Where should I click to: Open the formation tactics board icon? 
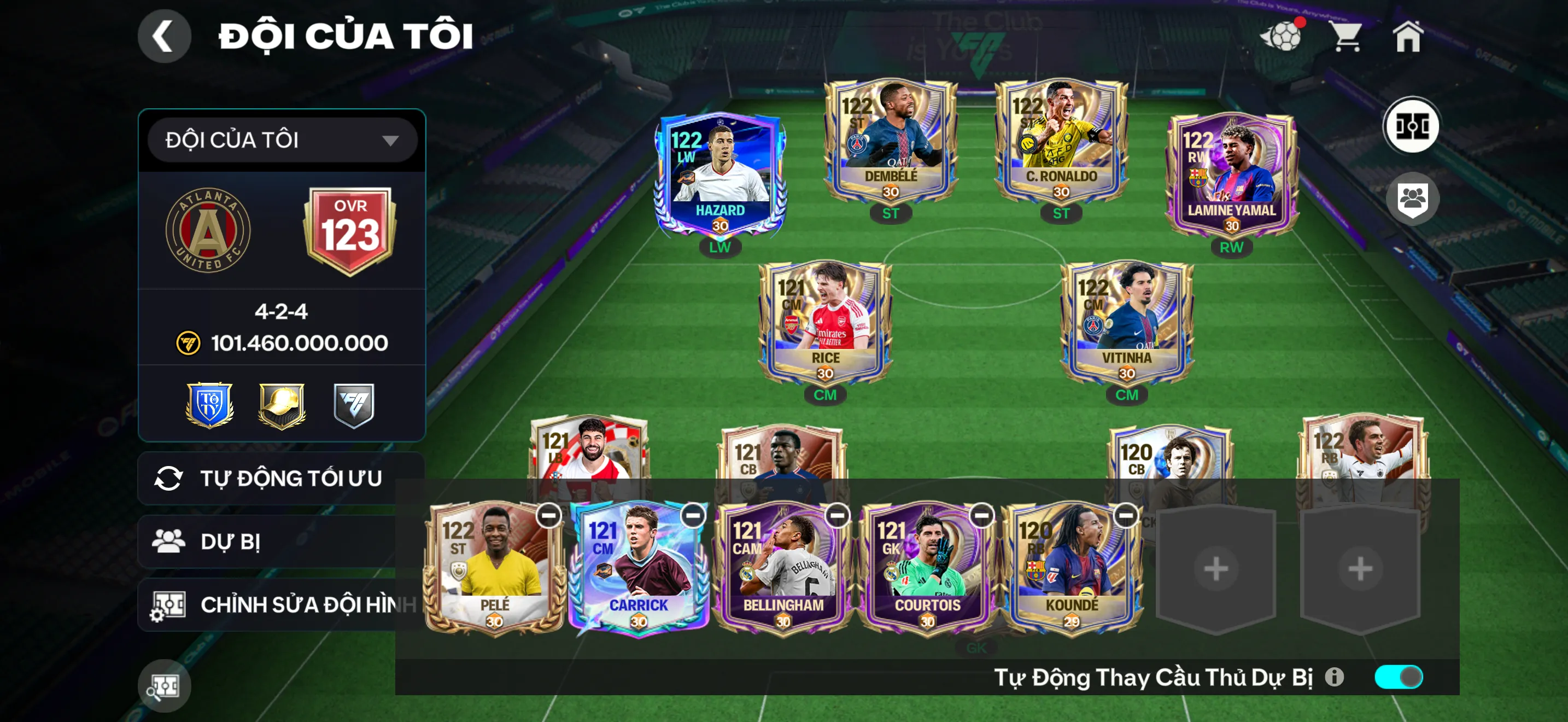(1411, 126)
